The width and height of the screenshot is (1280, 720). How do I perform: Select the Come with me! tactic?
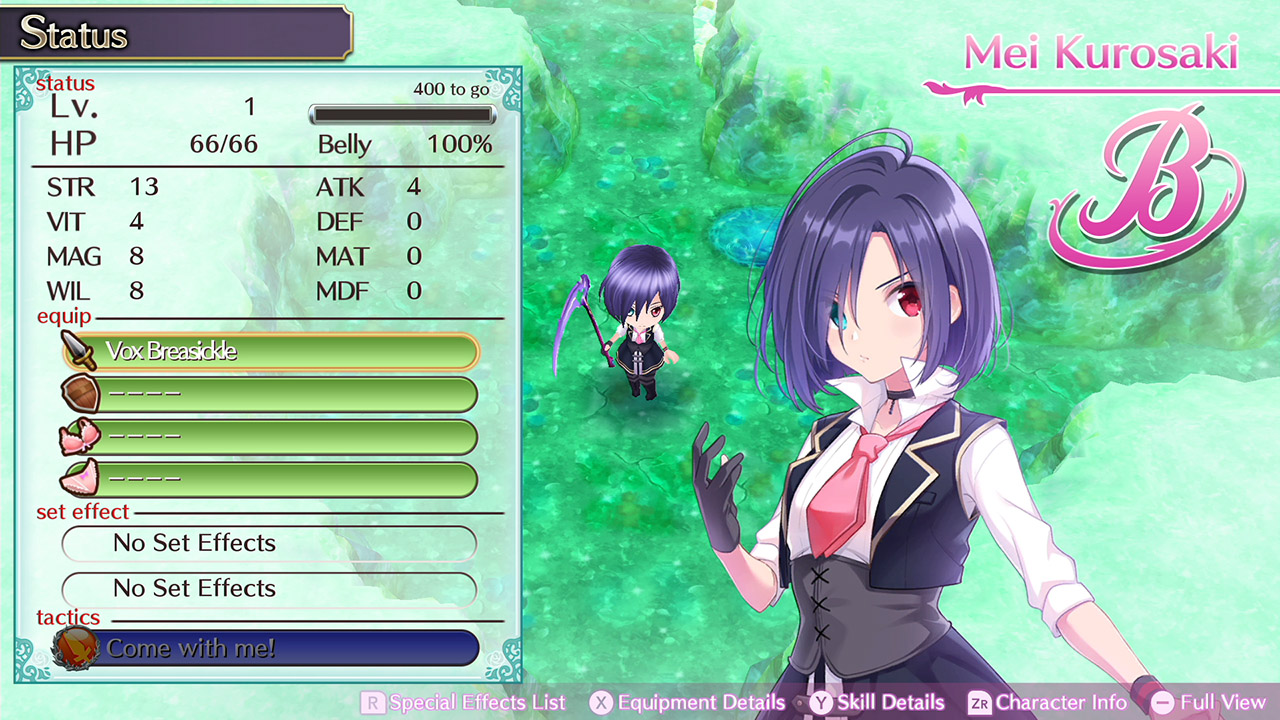(x=268, y=648)
